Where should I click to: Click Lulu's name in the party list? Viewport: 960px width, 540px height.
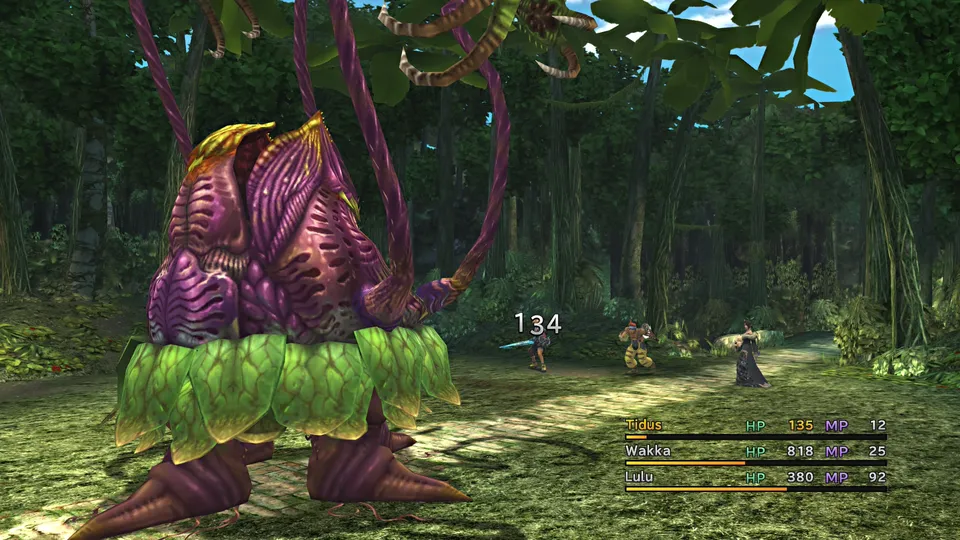[x=640, y=477]
